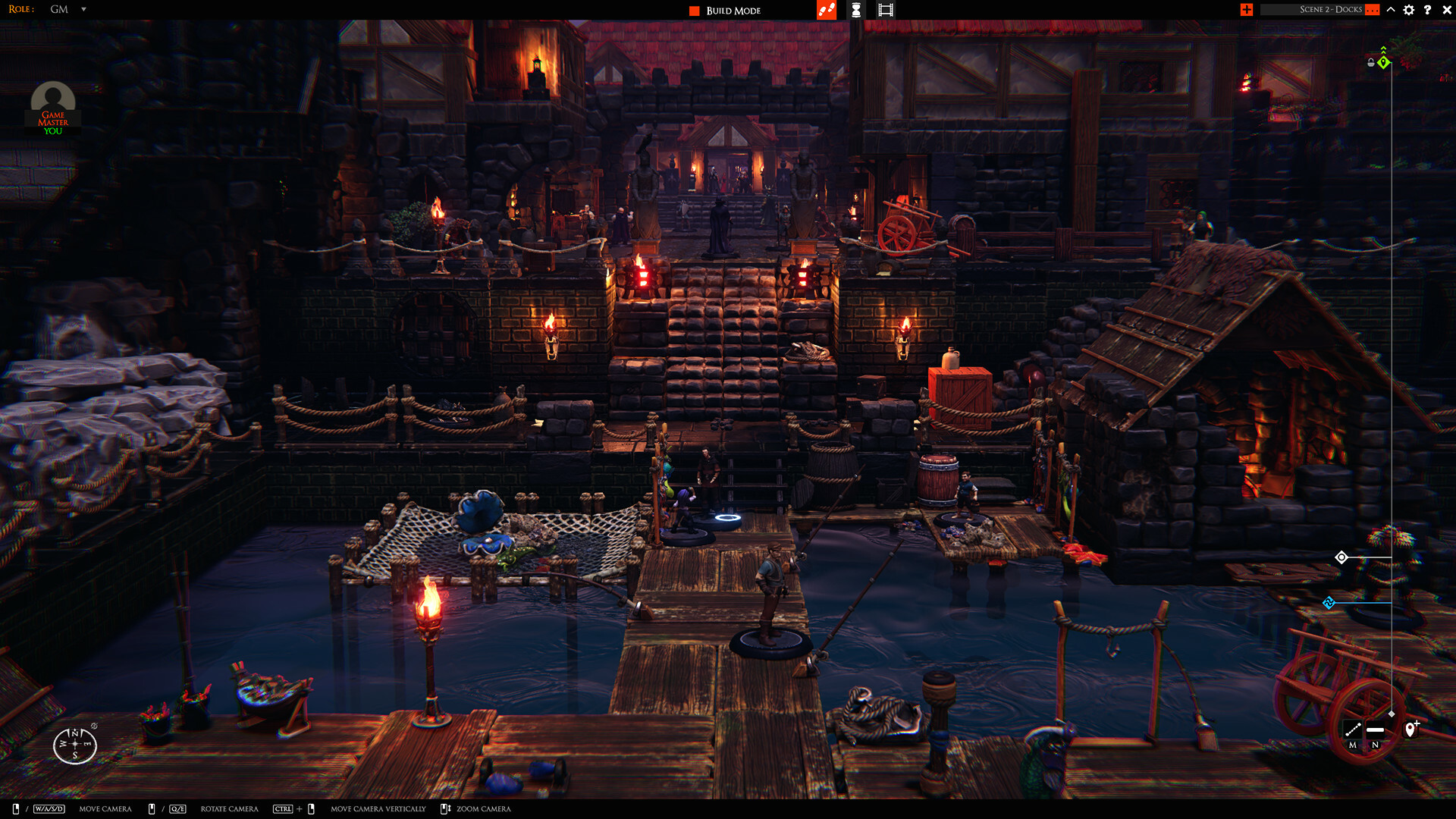
Task: Select the footsteps movement mode icon
Action: click(x=827, y=10)
